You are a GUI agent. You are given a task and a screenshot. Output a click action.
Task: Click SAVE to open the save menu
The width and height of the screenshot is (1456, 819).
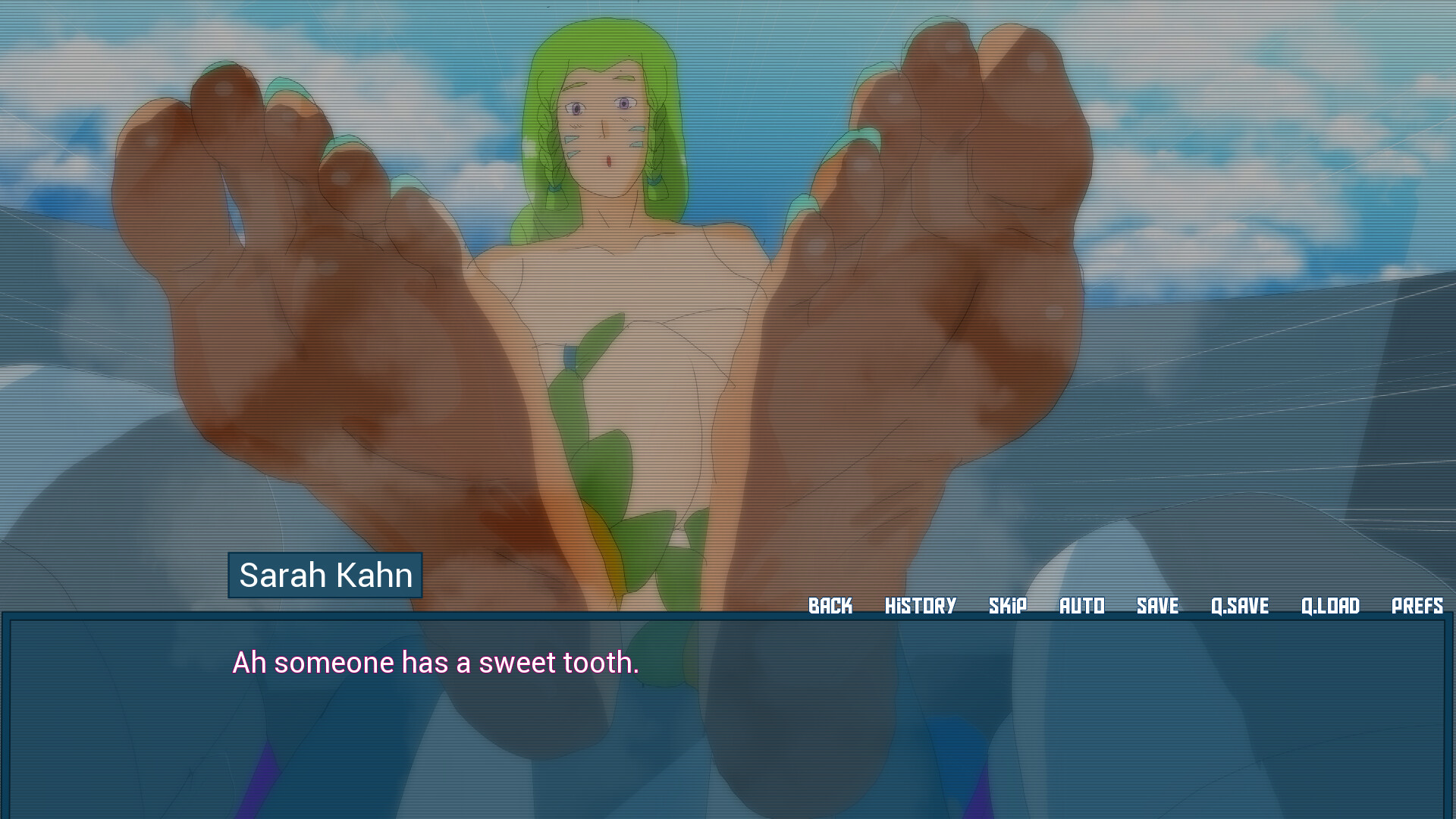pos(1158,606)
